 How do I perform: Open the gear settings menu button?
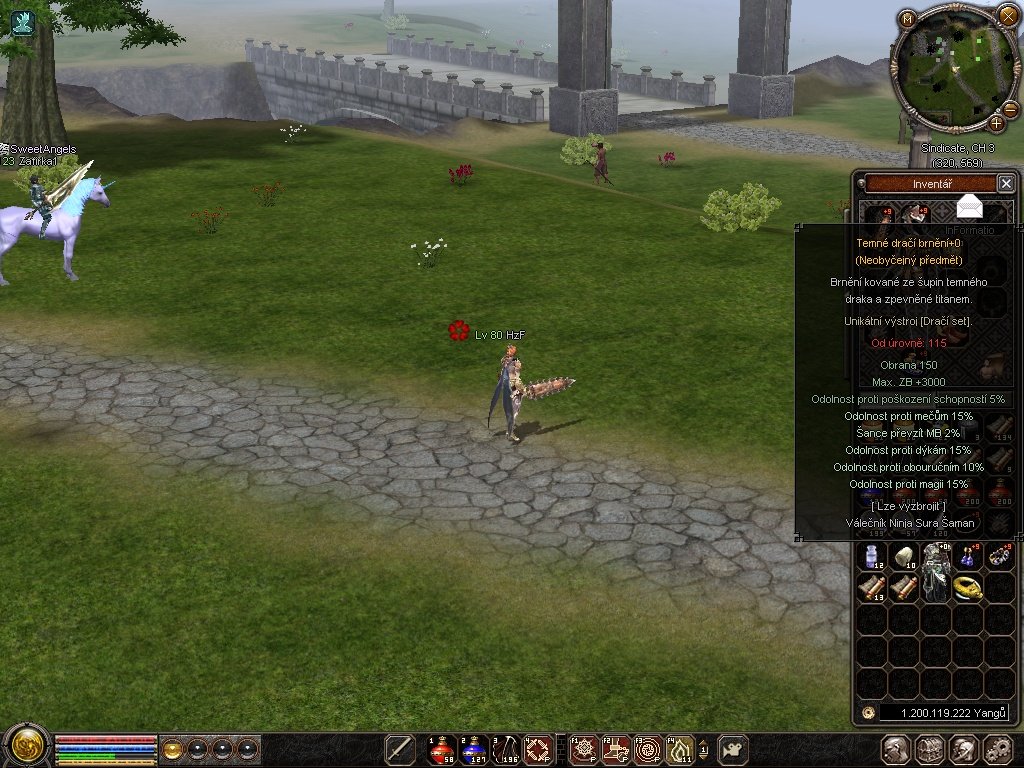click(998, 749)
